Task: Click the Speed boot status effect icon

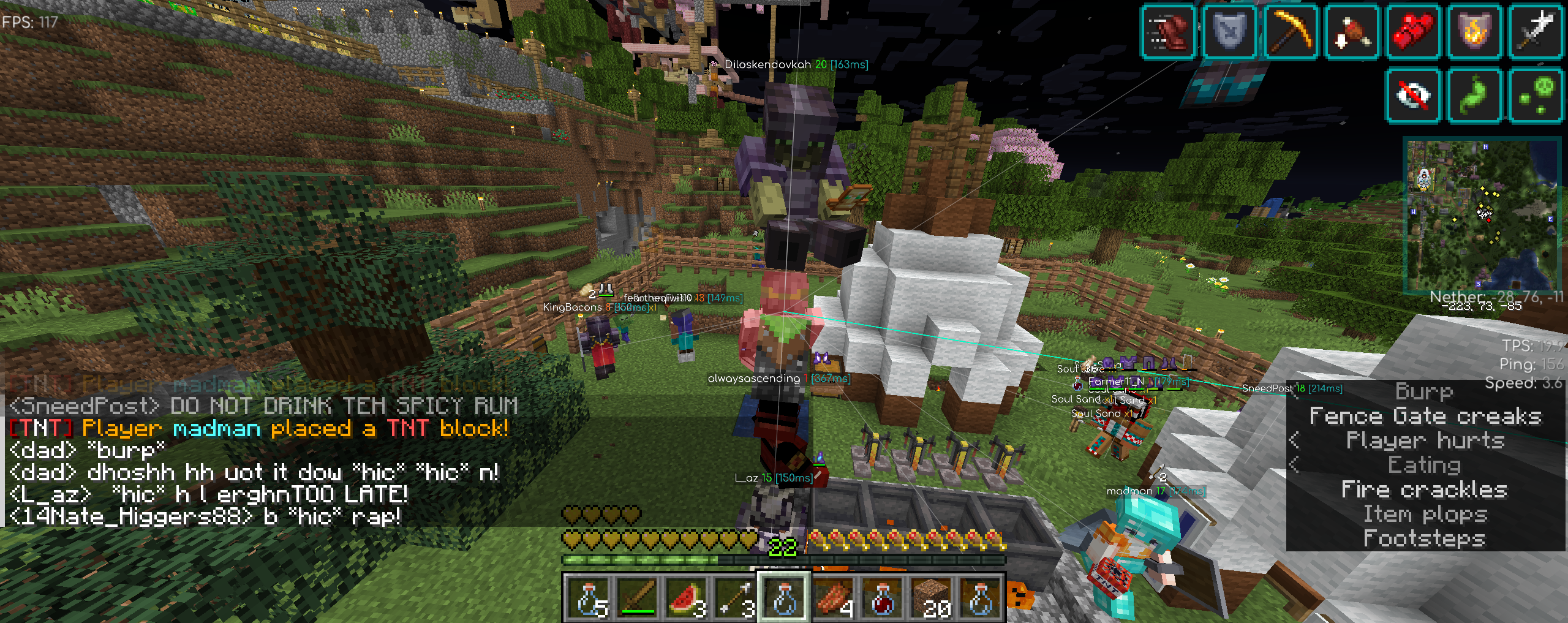Action: click(1169, 32)
